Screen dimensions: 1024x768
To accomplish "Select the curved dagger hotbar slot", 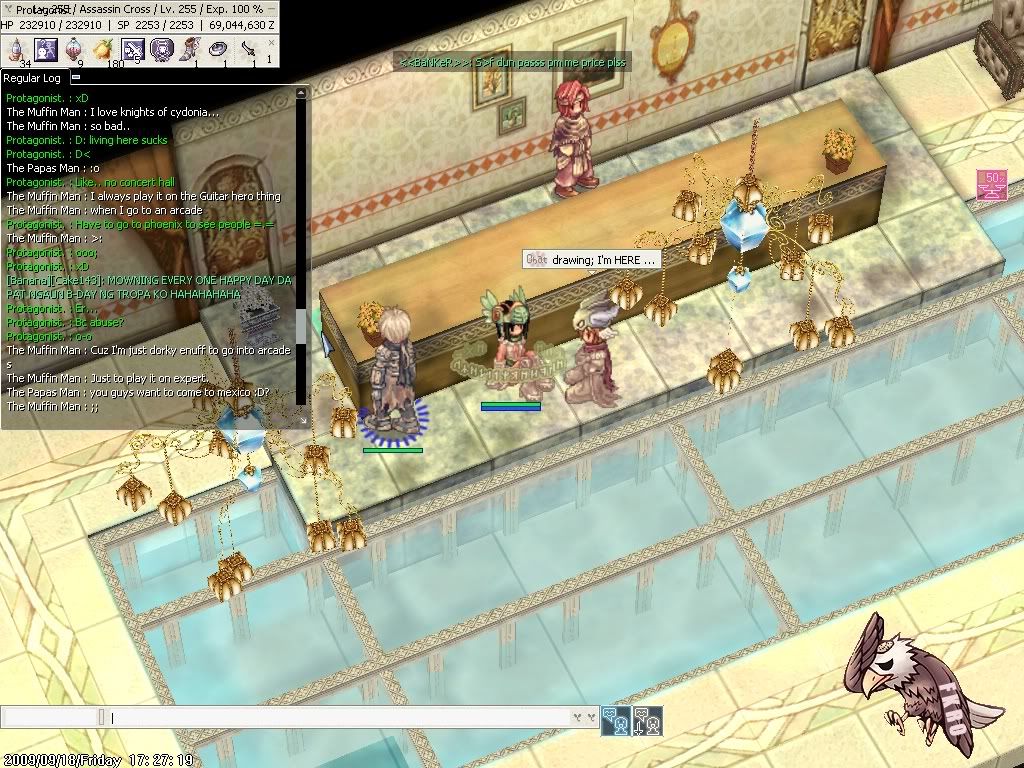I will tap(248, 49).
